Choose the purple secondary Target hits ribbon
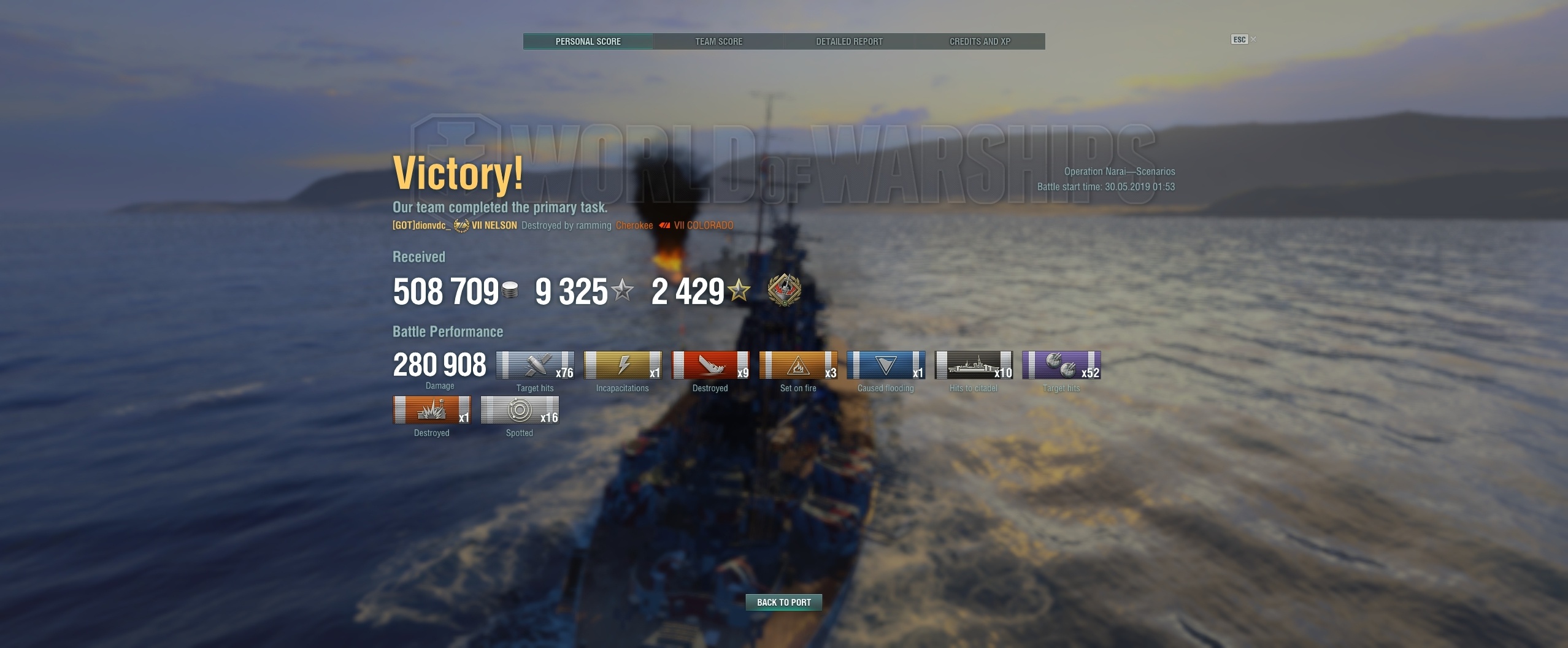Viewport: 1568px width, 648px height. (x=1061, y=365)
